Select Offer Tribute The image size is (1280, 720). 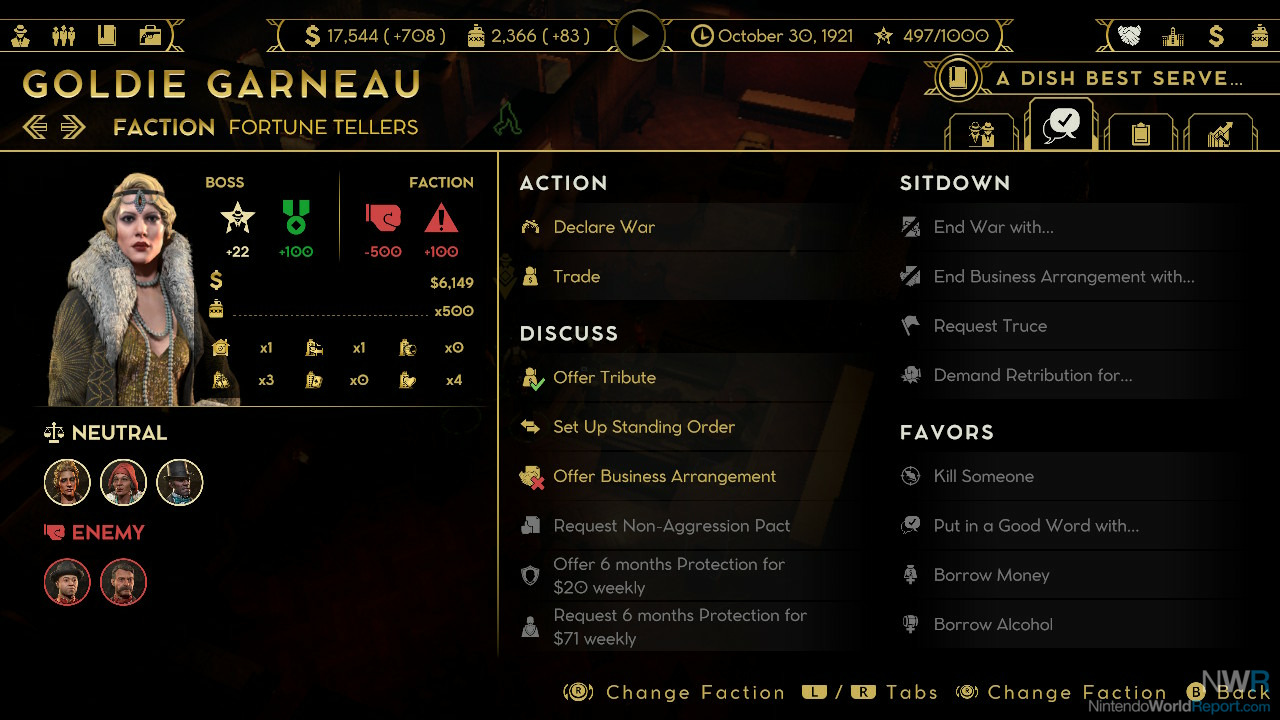(x=604, y=377)
